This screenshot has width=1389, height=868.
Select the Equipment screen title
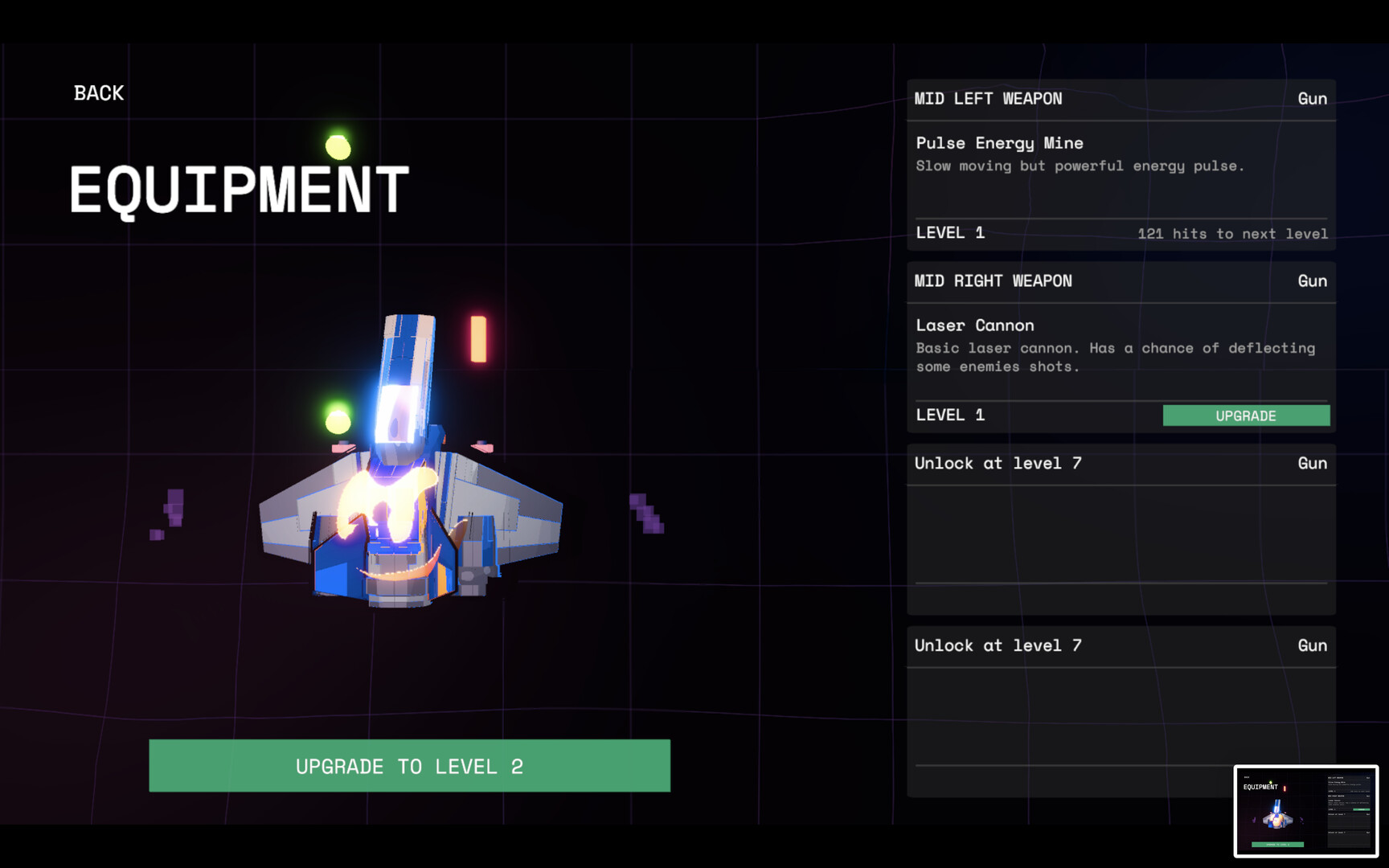239,186
